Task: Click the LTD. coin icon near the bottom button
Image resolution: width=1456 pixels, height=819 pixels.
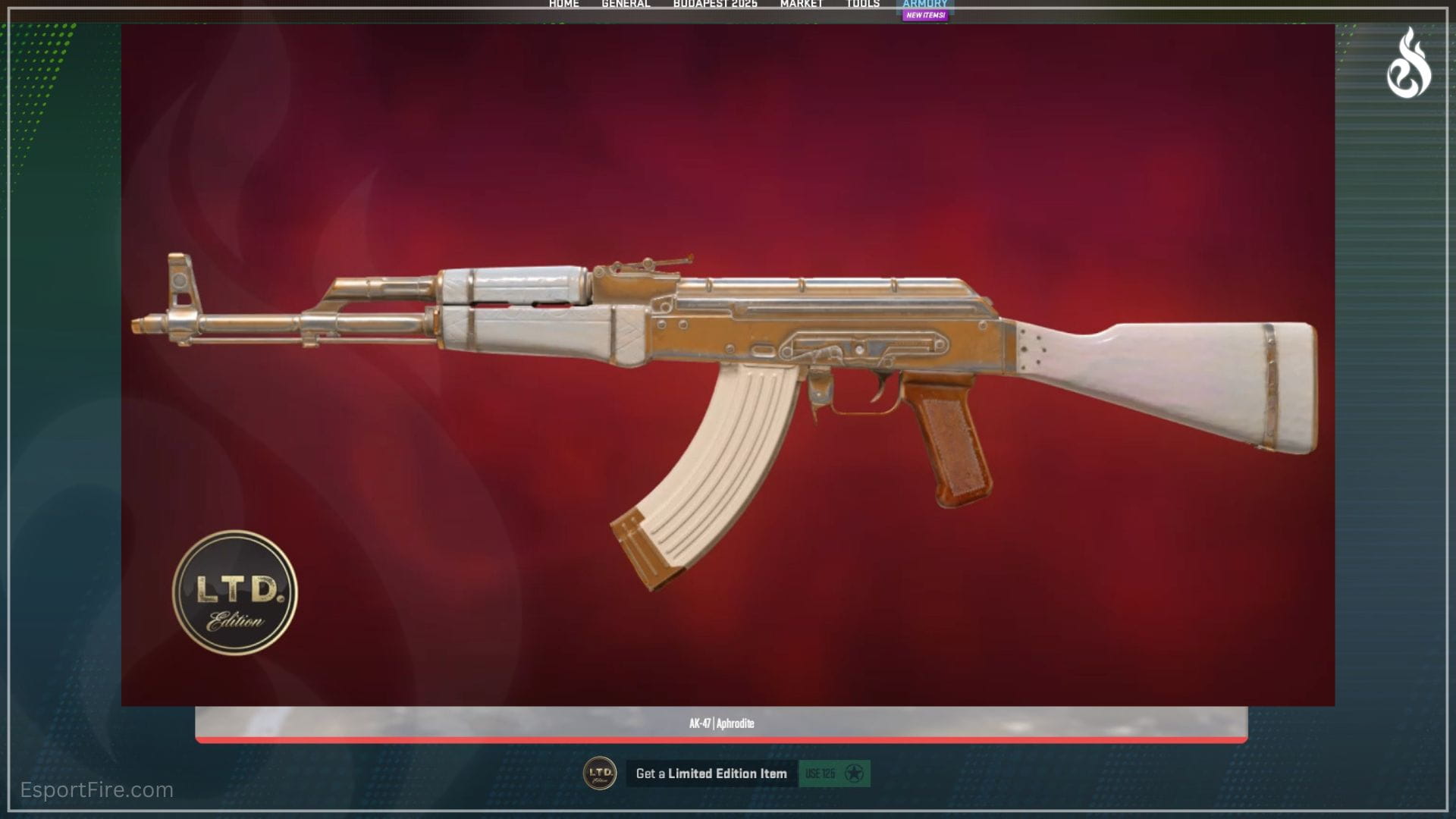Action: click(x=600, y=774)
